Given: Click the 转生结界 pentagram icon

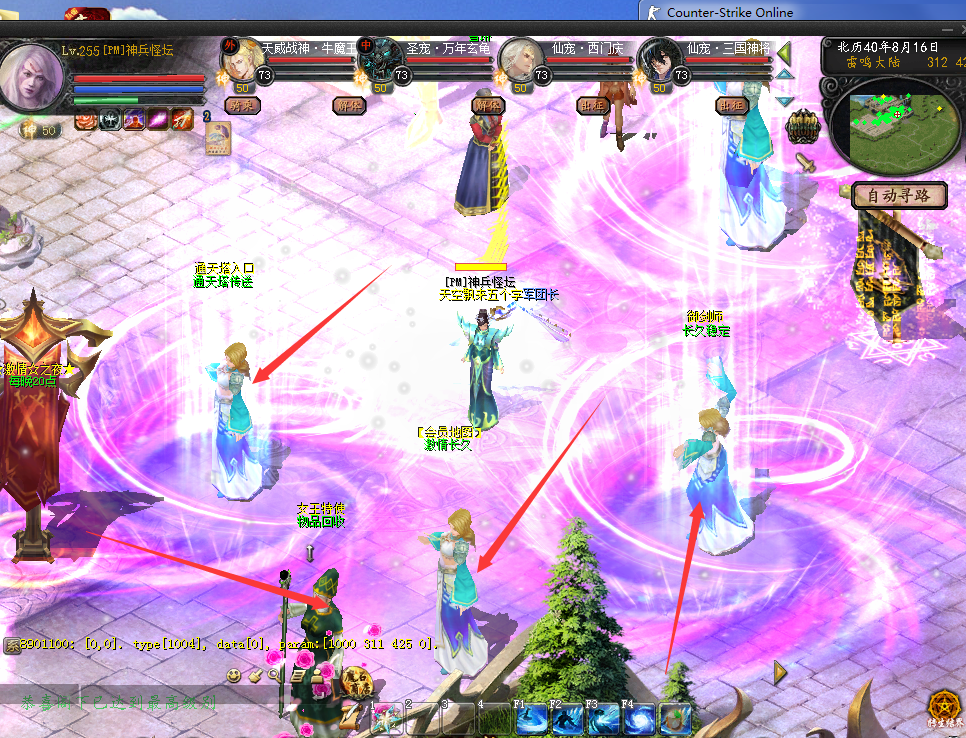Looking at the screenshot, I should coord(940,705).
